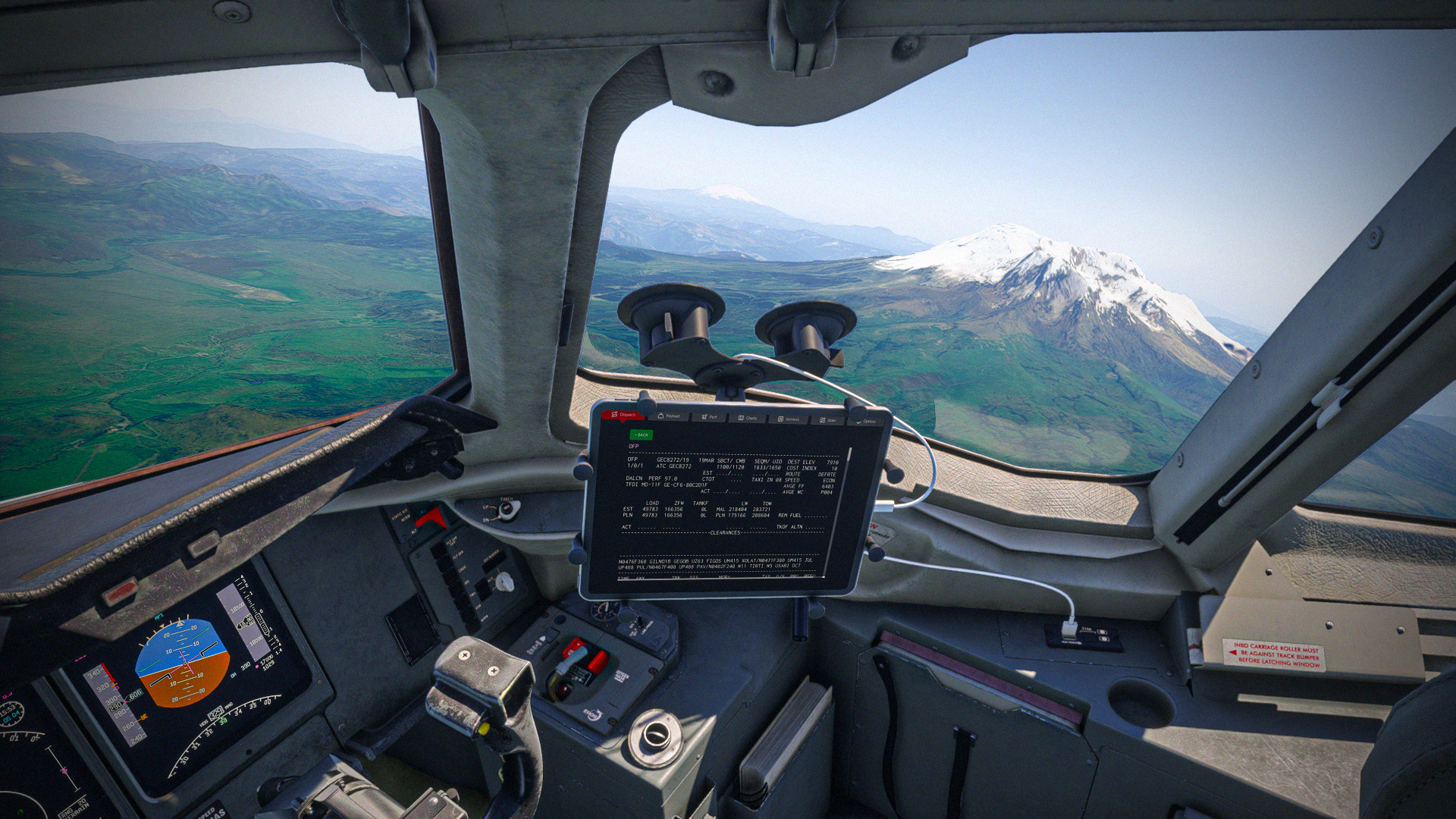This screenshot has height=819, width=1456.
Task: Click the green Back button
Action: click(641, 435)
